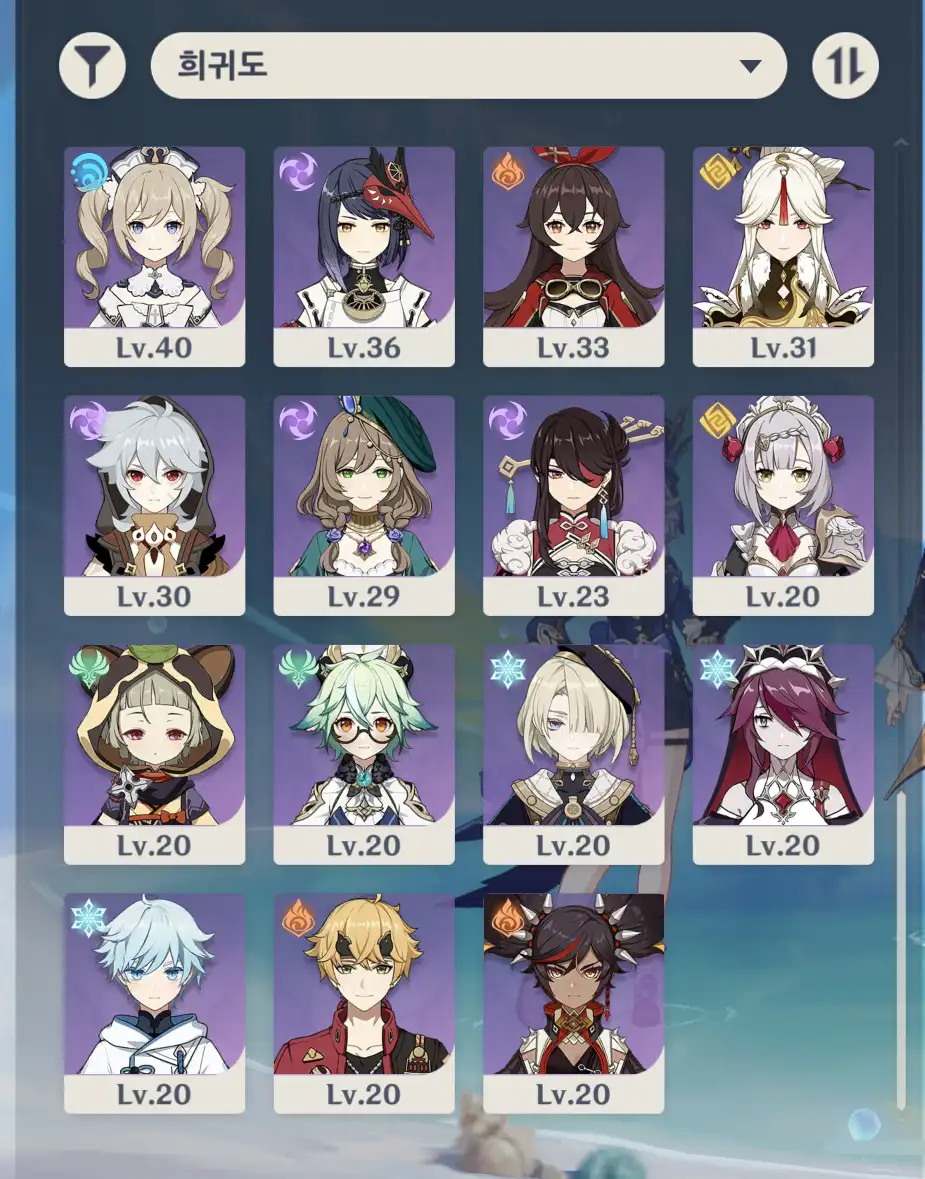Choose Kujou Sara with the red tengu mask
Viewport: 925px width, 1179px height.
pos(364,256)
